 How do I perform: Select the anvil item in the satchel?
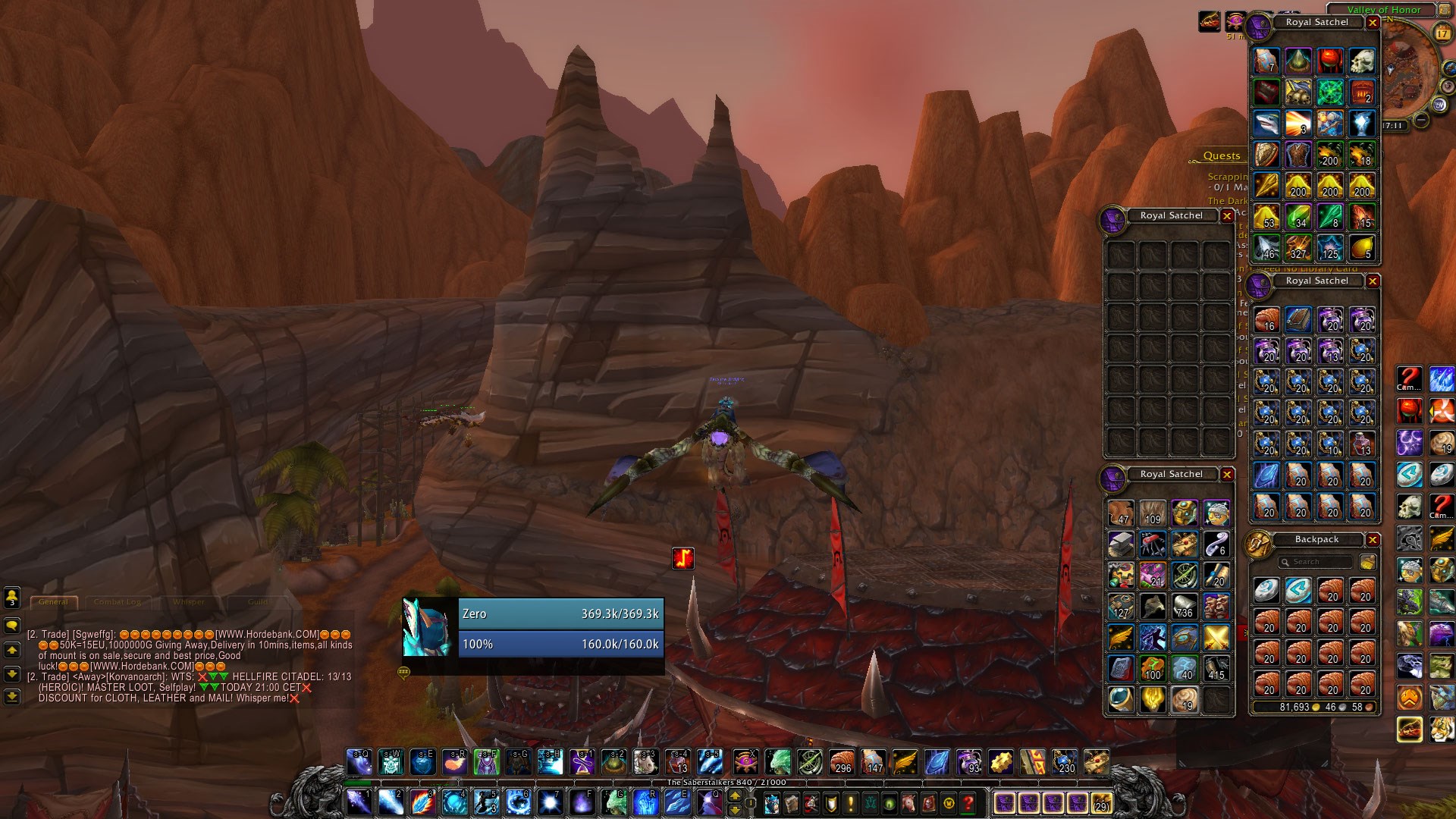1121,544
